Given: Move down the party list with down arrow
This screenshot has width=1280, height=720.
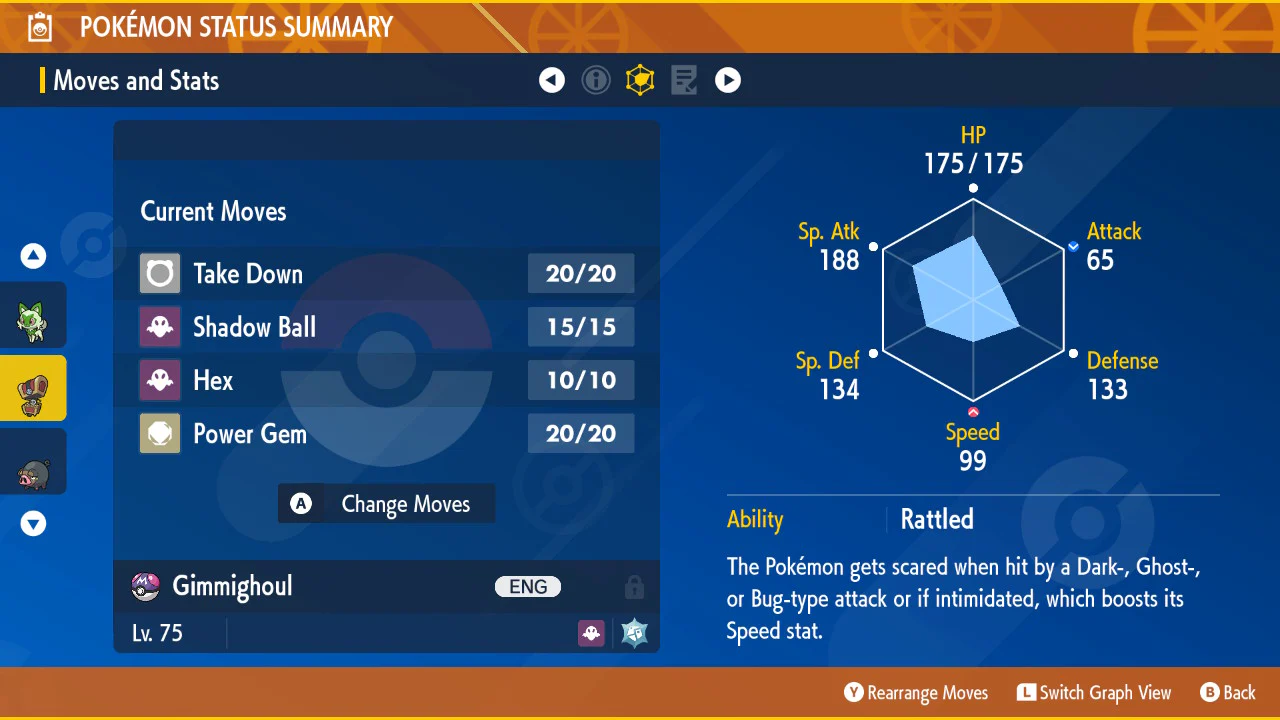Looking at the screenshot, I should tap(34, 523).
